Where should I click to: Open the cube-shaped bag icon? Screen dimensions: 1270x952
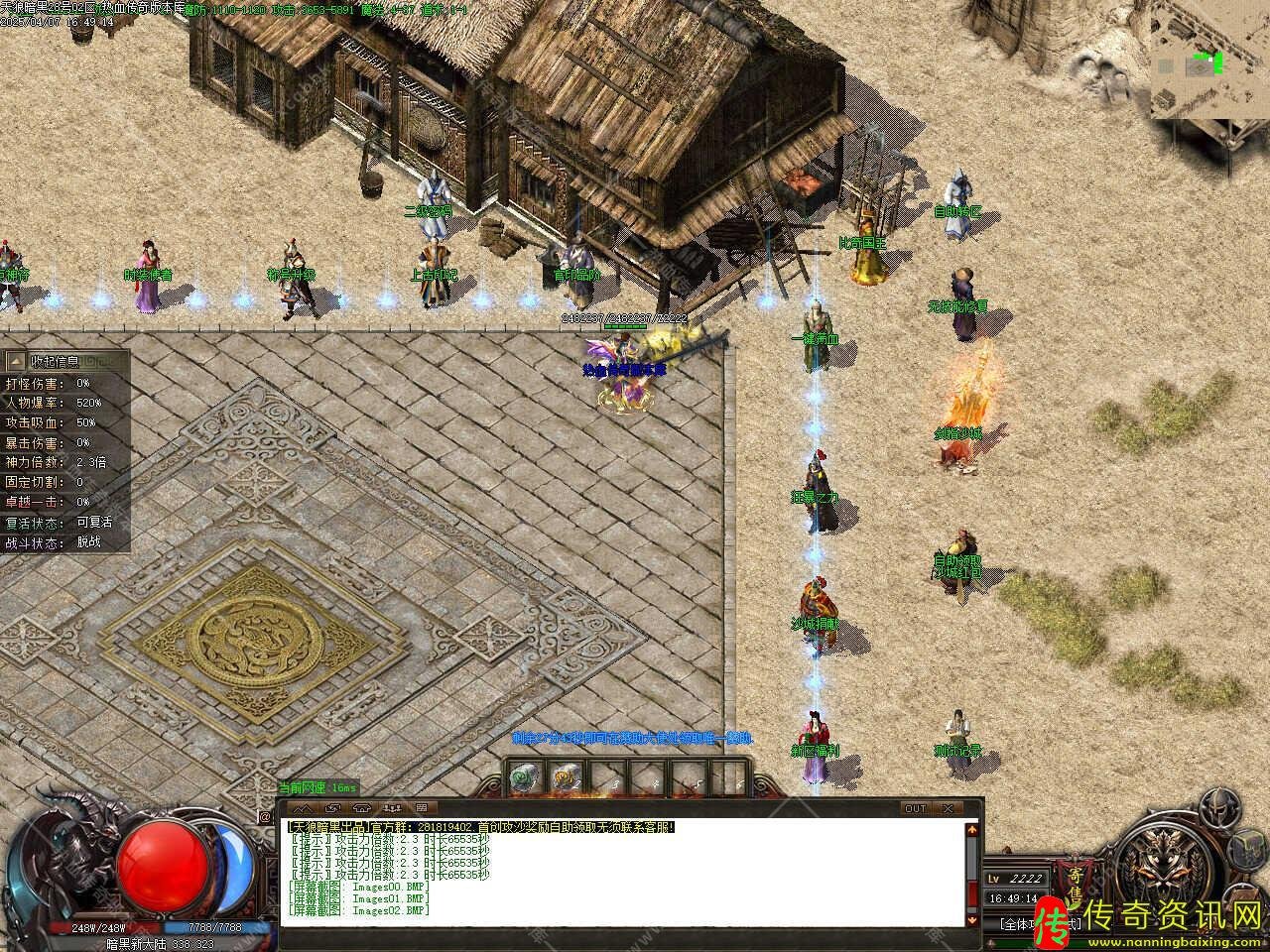pos(1249,851)
